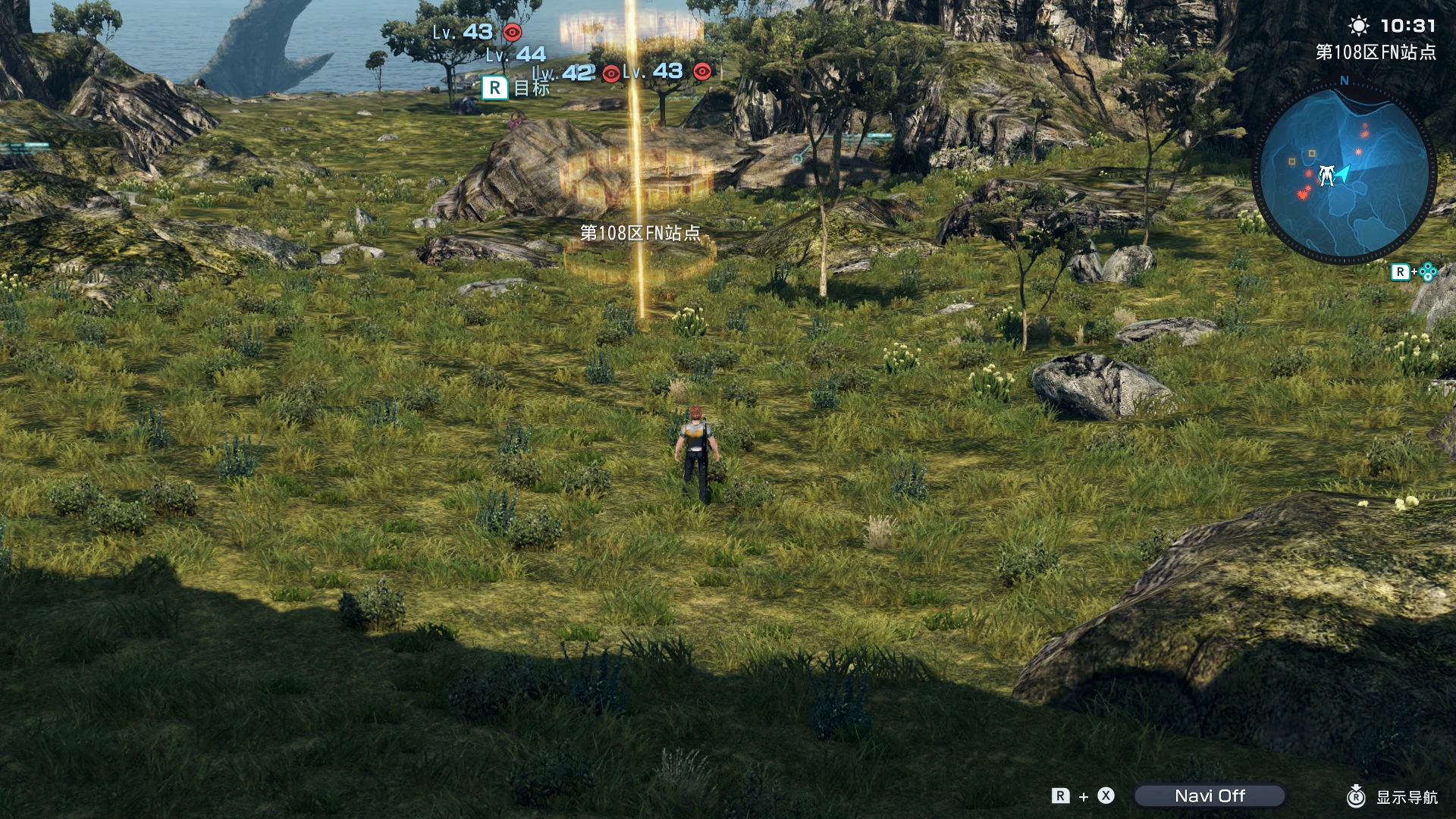Click the rightmost Lv. 43 enemy eye icon
The width and height of the screenshot is (1456, 819).
[x=702, y=74]
